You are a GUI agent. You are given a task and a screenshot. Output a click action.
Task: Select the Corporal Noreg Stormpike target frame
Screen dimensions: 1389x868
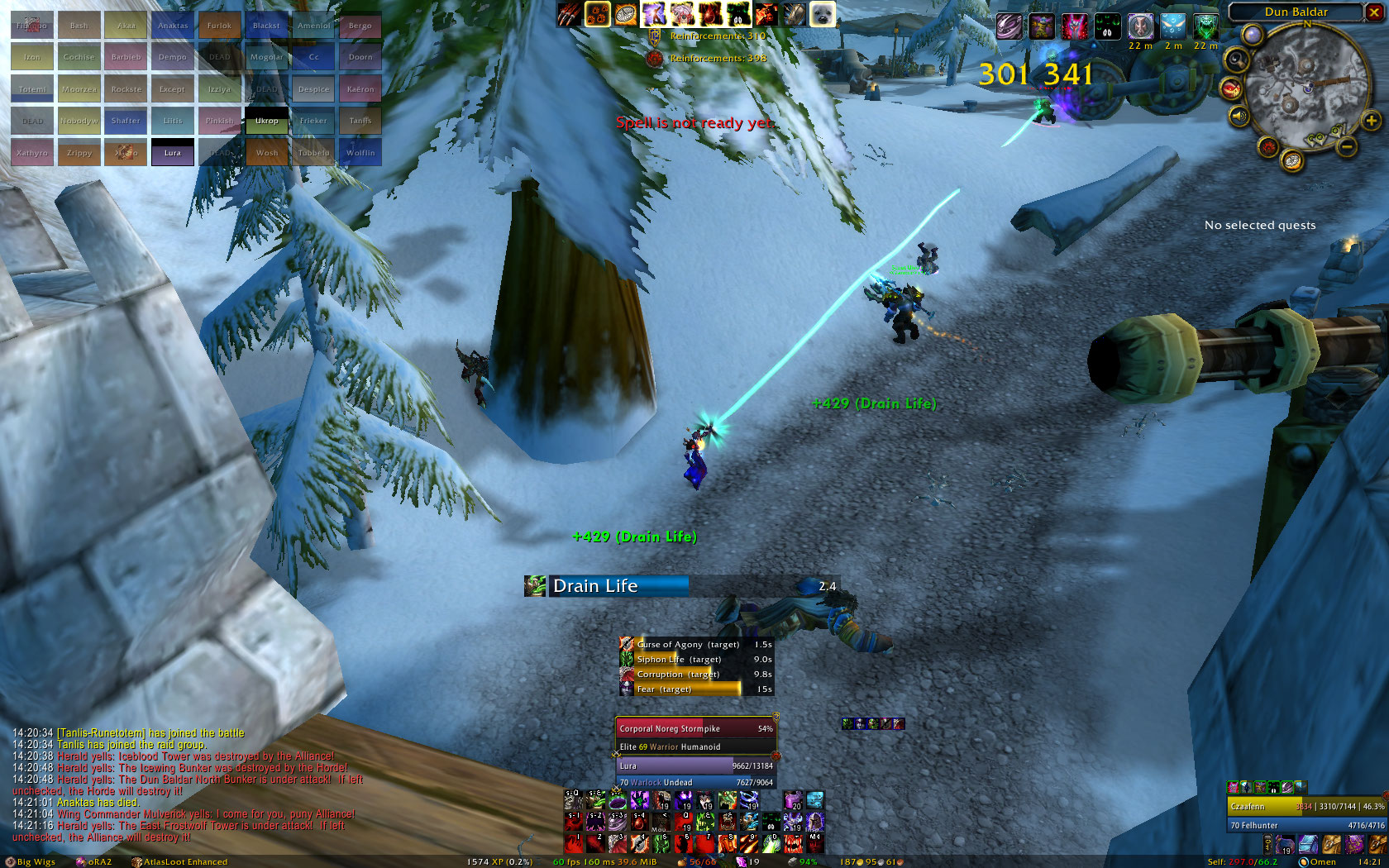[695, 729]
